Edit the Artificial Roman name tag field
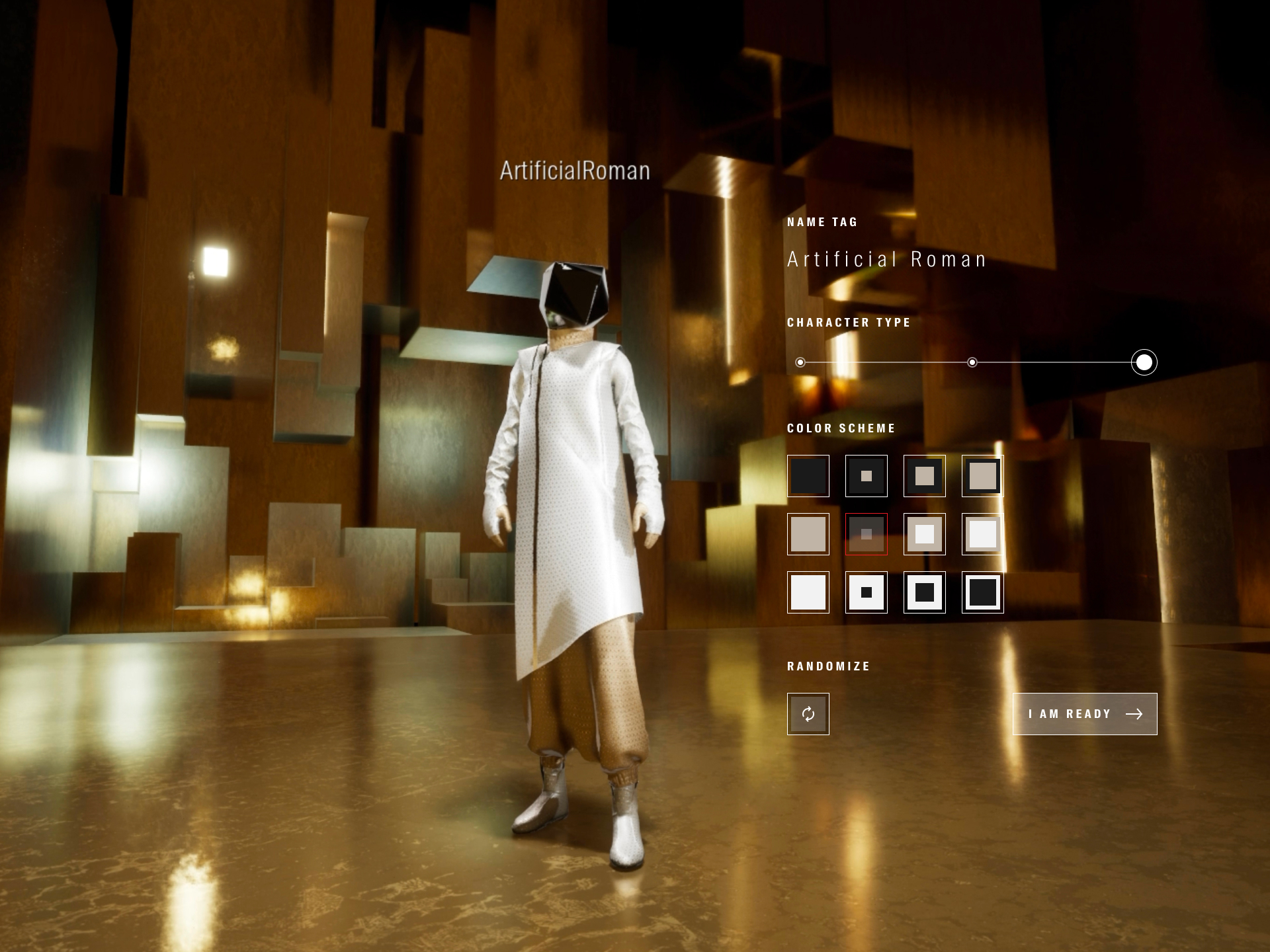The image size is (1270, 952). pos(886,259)
